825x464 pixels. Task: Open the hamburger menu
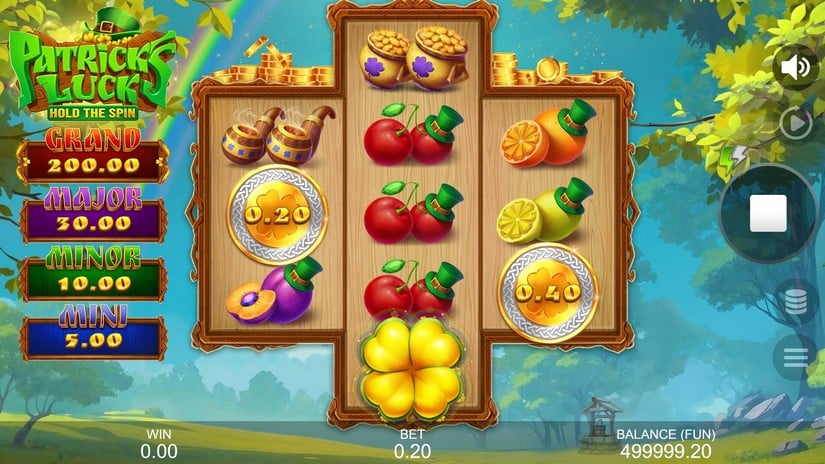tap(796, 356)
